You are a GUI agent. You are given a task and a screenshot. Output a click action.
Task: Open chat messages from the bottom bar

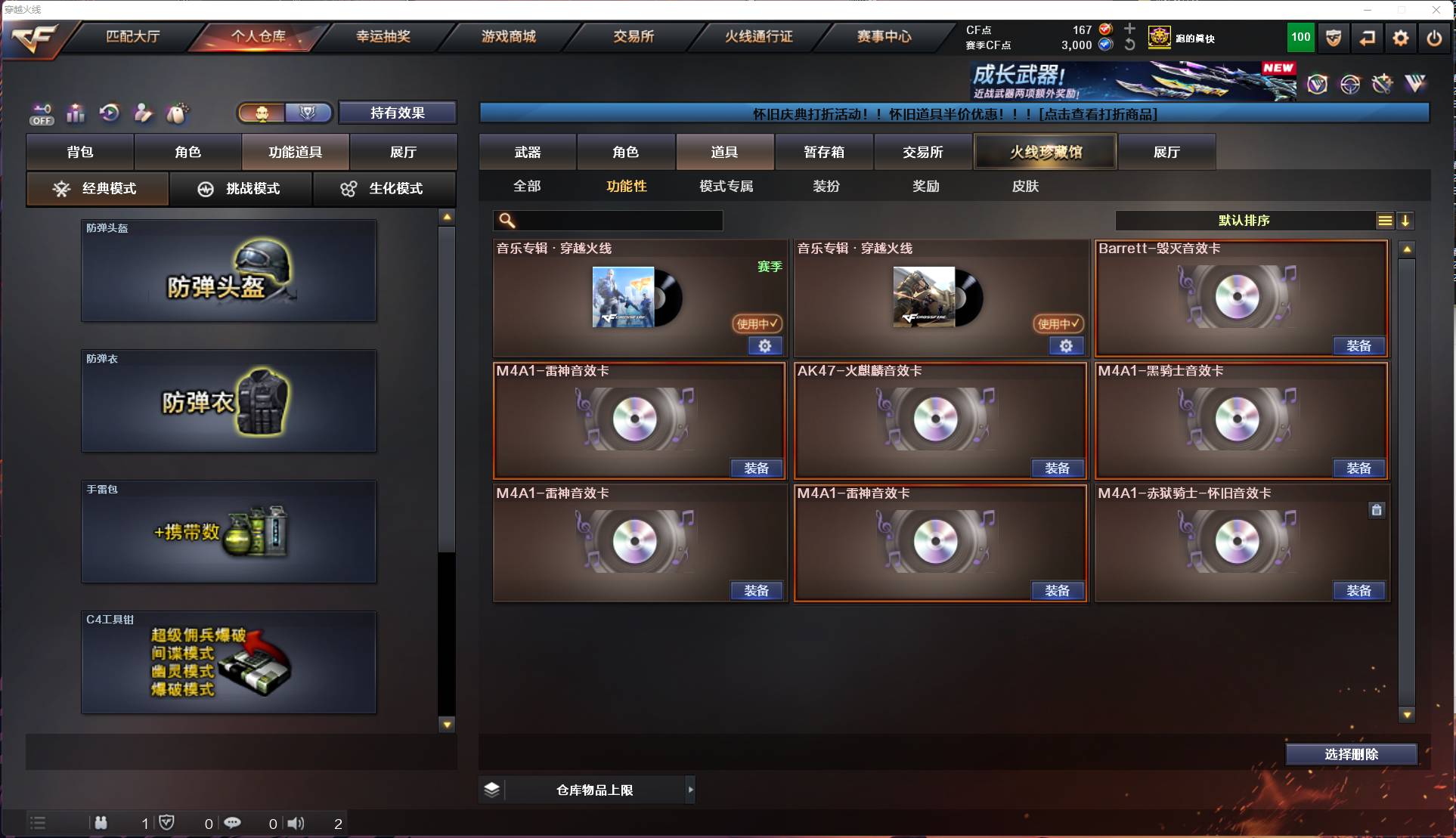point(233,823)
